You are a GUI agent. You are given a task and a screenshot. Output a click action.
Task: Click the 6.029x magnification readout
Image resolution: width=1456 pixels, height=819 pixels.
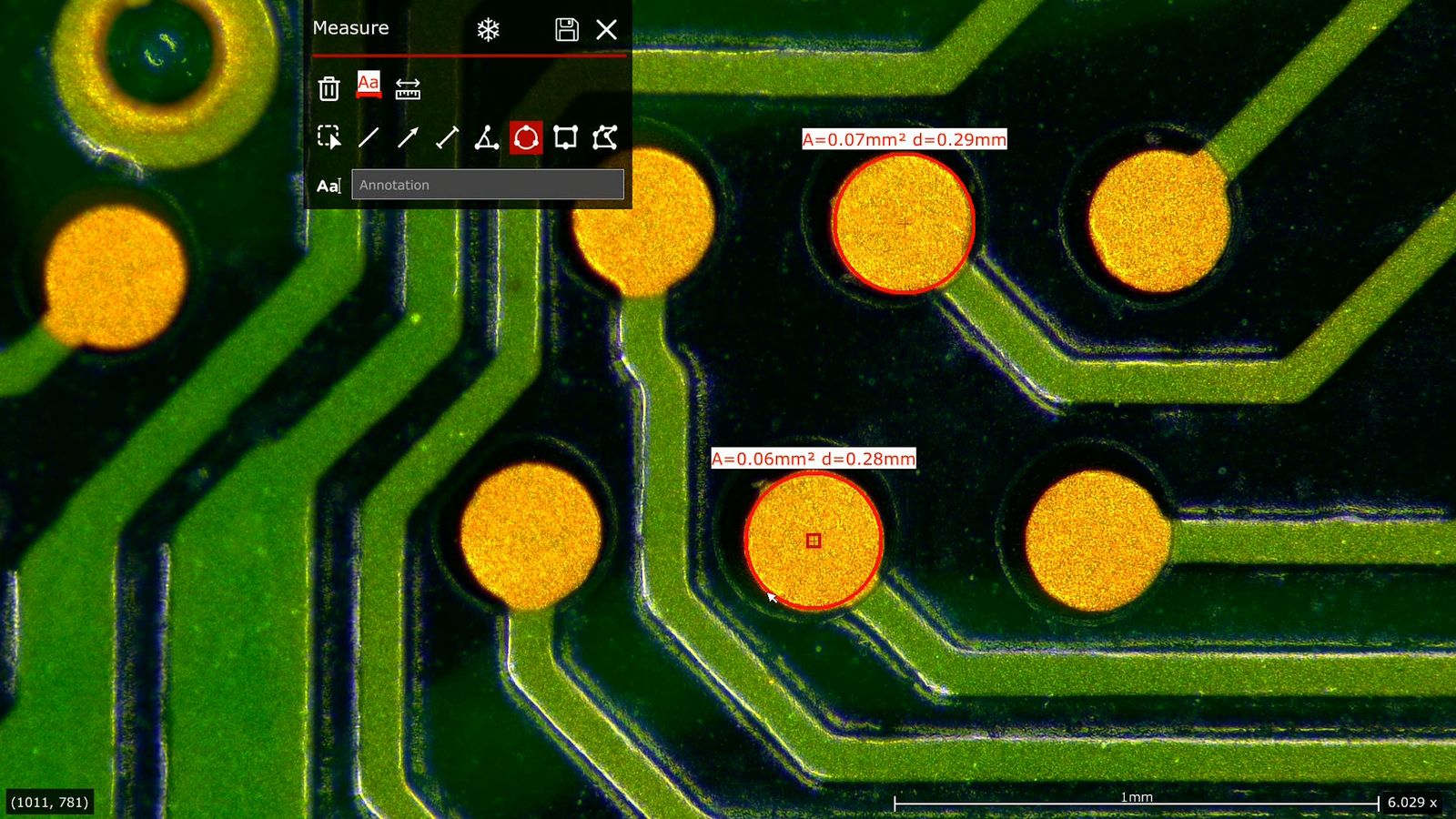click(1413, 802)
